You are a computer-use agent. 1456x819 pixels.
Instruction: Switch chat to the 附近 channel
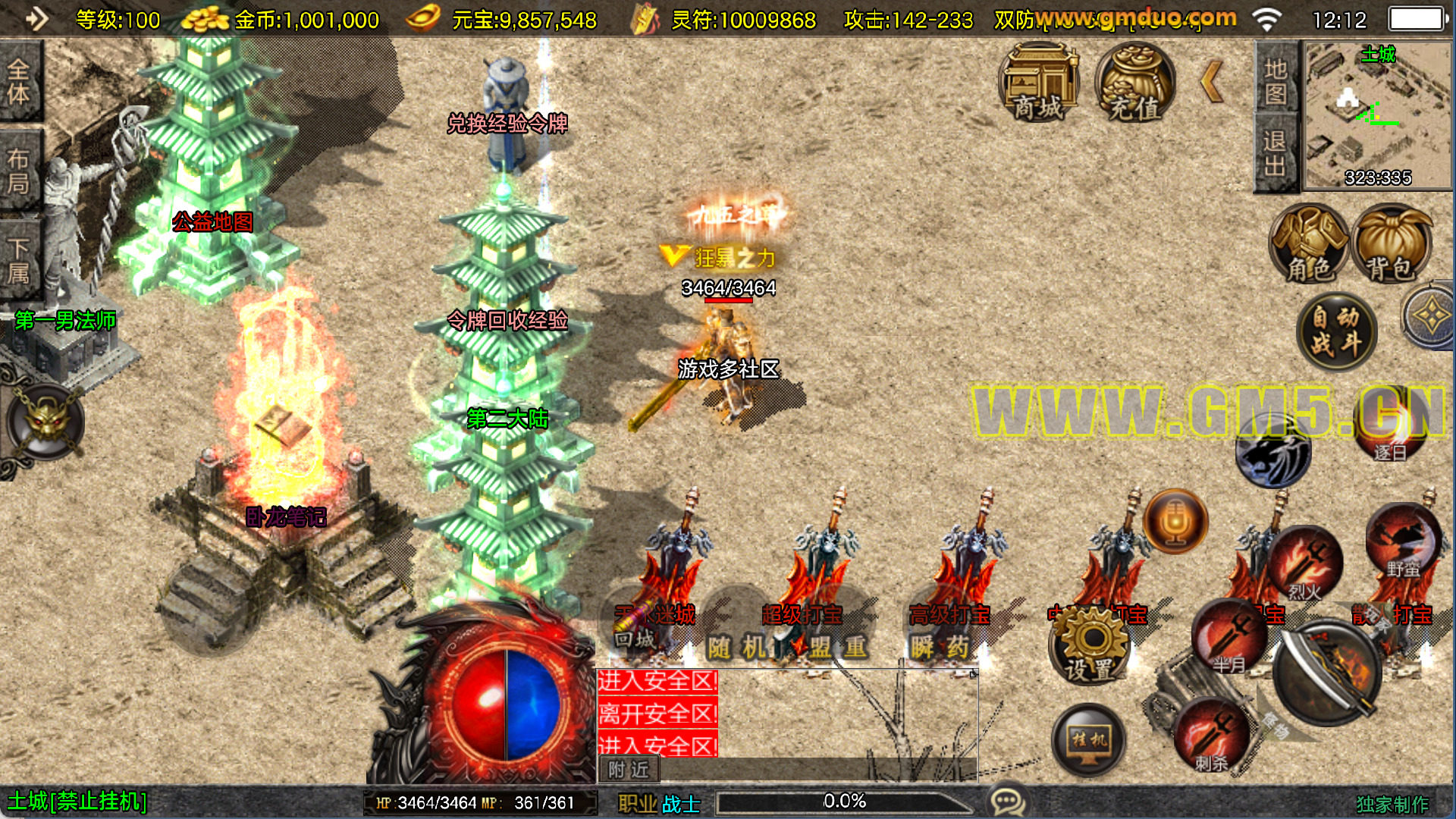[x=629, y=770]
